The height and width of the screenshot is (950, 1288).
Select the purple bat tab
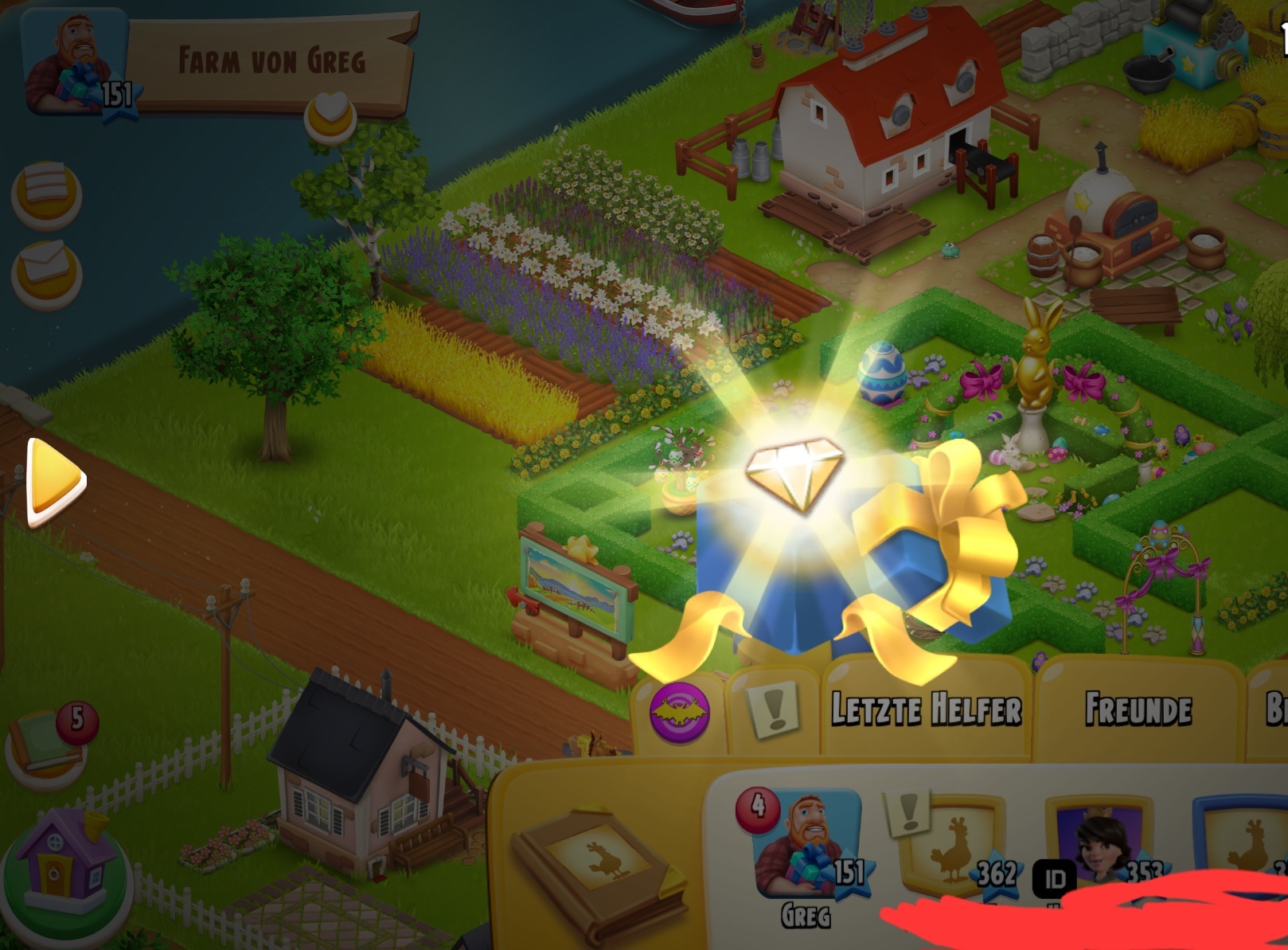click(x=679, y=711)
